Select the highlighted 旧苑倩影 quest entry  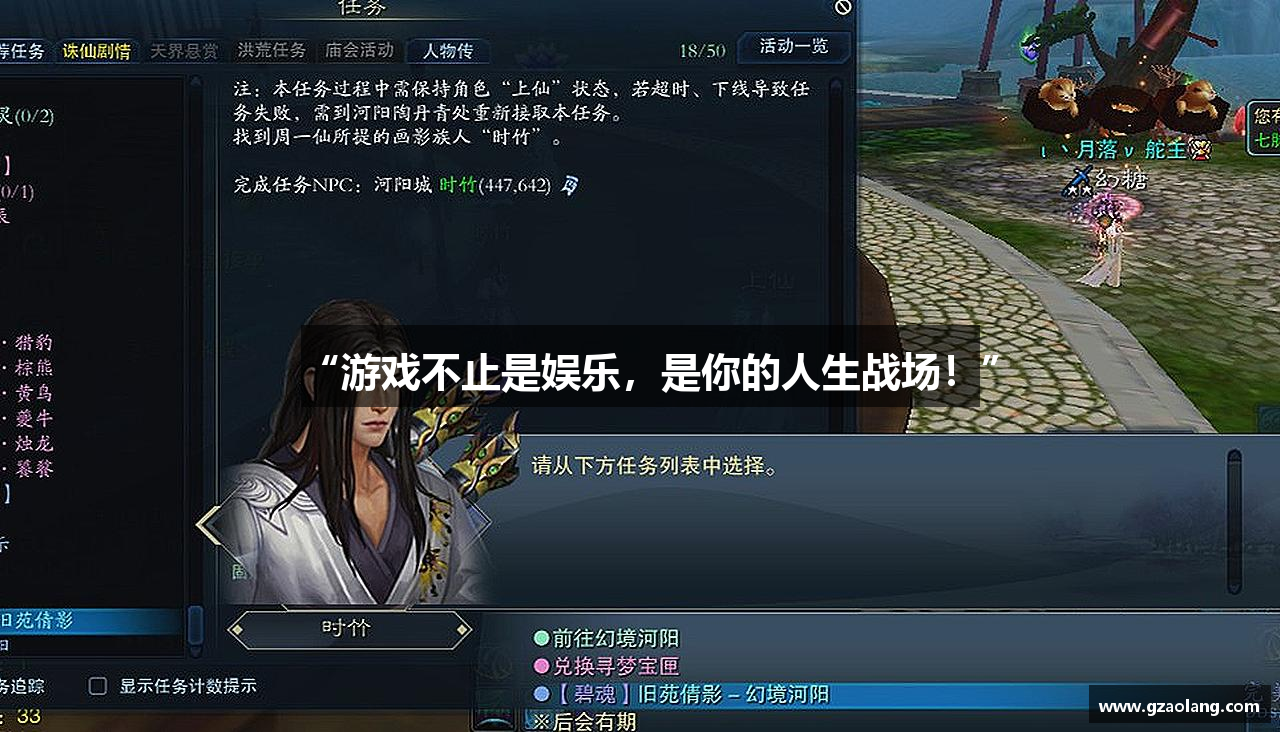pyautogui.click(x=85, y=621)
